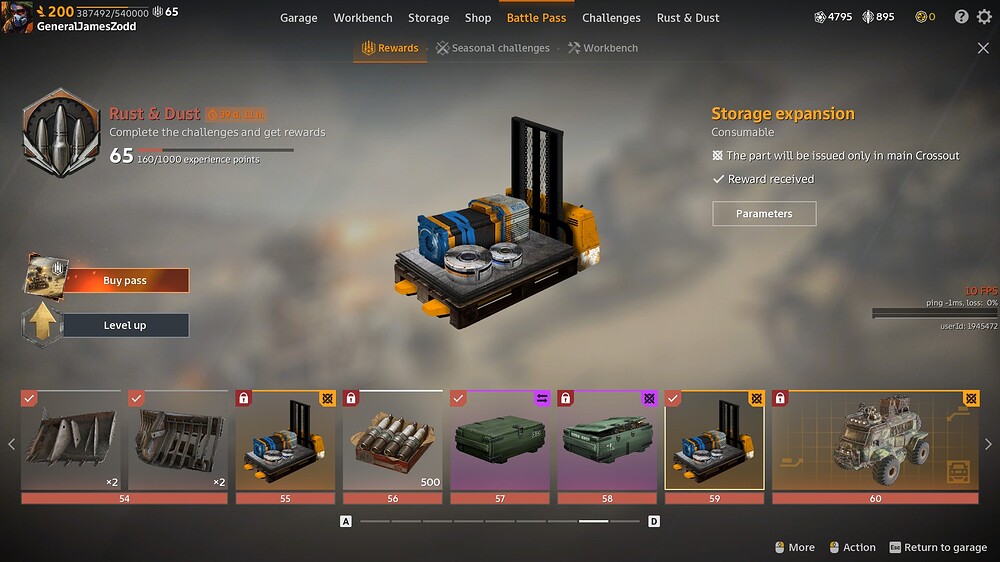Select the level 60 armored vehicle reward
Viewport: 1000px width, 562px height.
[875, 440]
